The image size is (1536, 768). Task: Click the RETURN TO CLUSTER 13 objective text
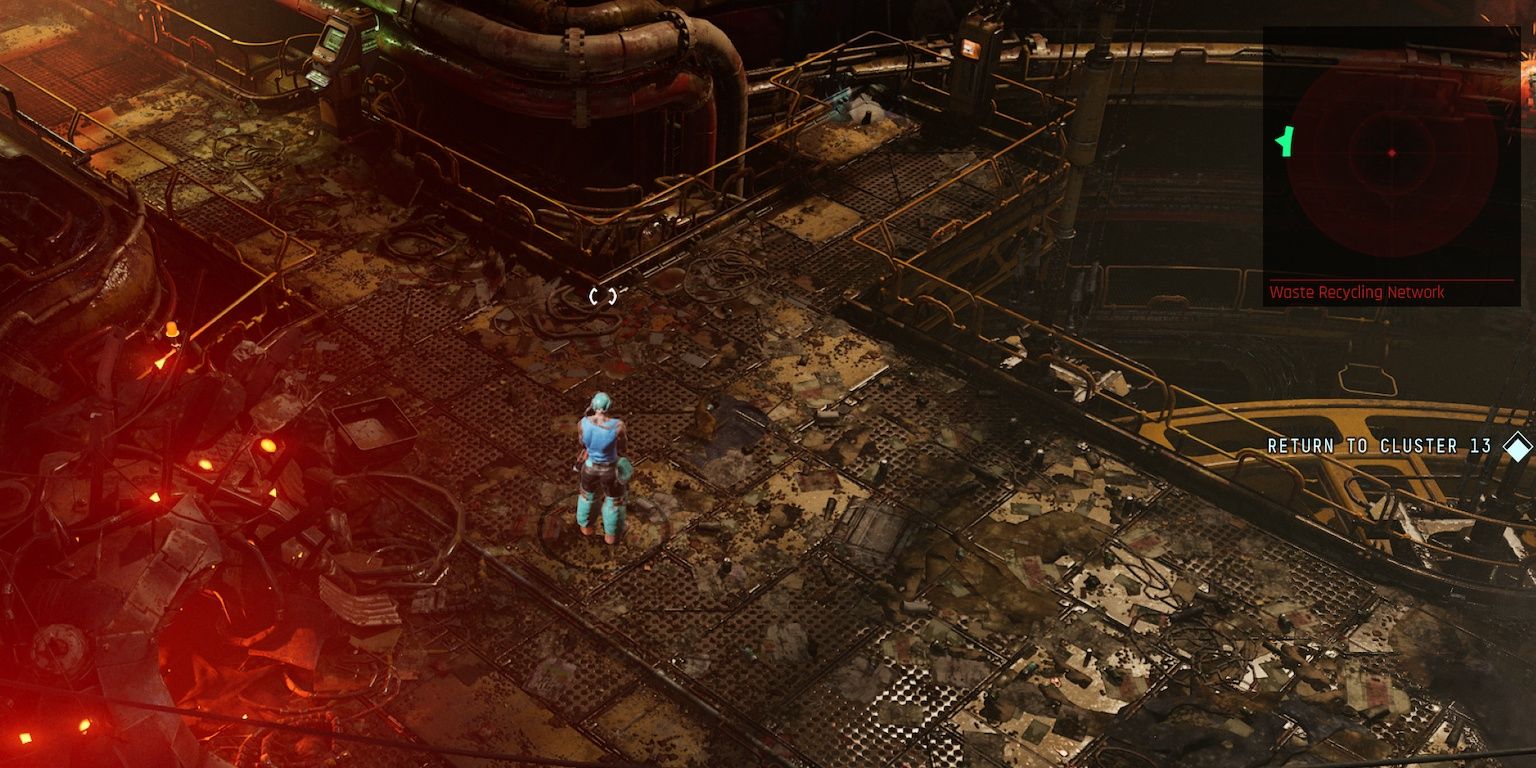(1380, 446)
